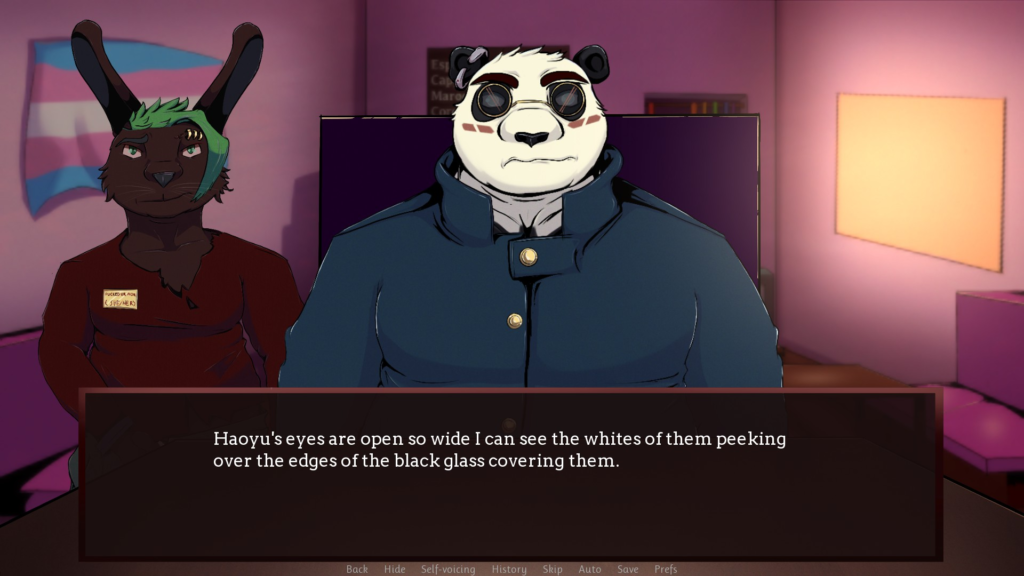Viewport: 1024px width, 576px height.
Task: Hide the dialogue box
Action: tap(395, 569)
